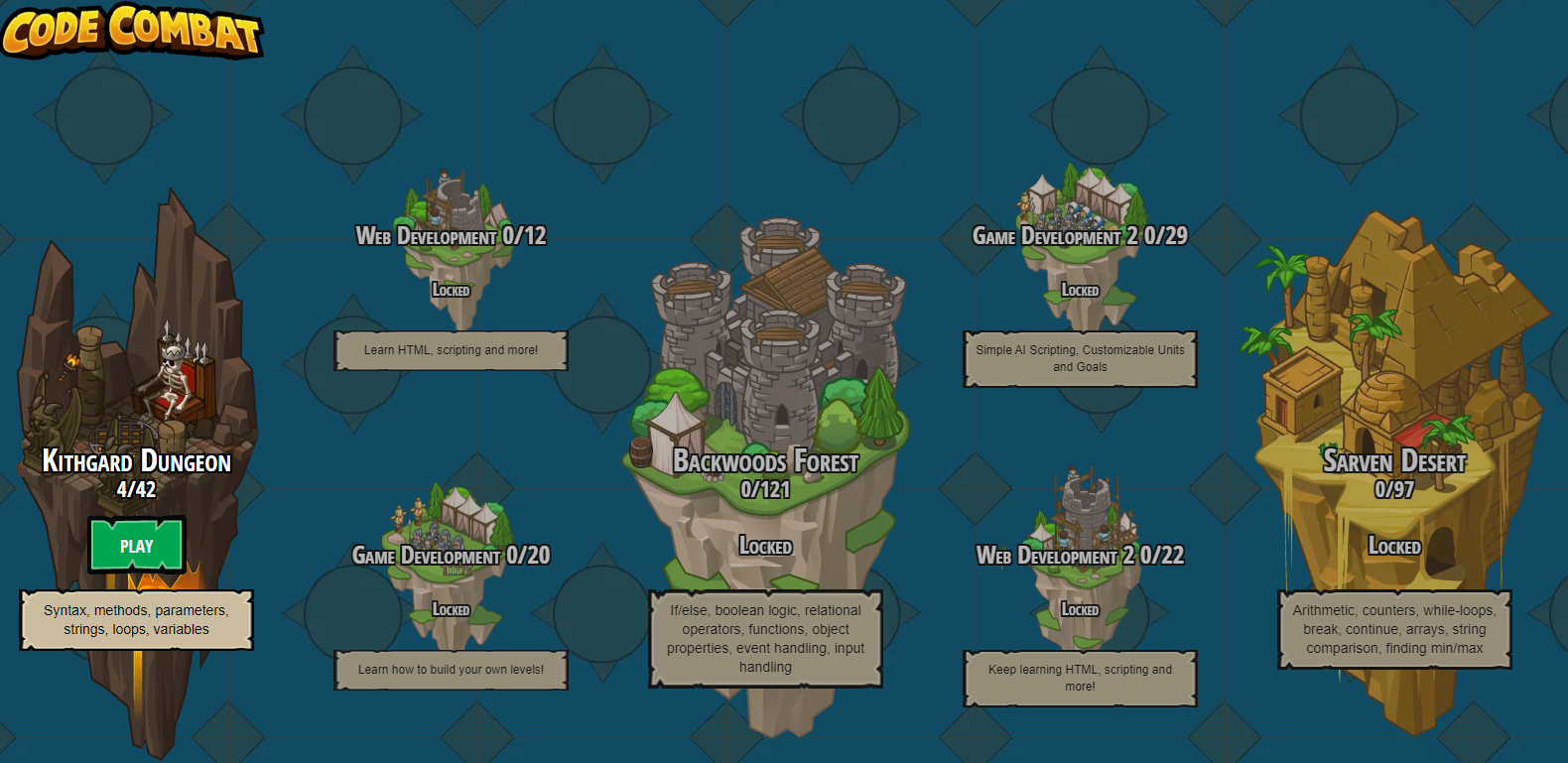Click the green Play button
1568x763 pixels.
click(137, 546)
